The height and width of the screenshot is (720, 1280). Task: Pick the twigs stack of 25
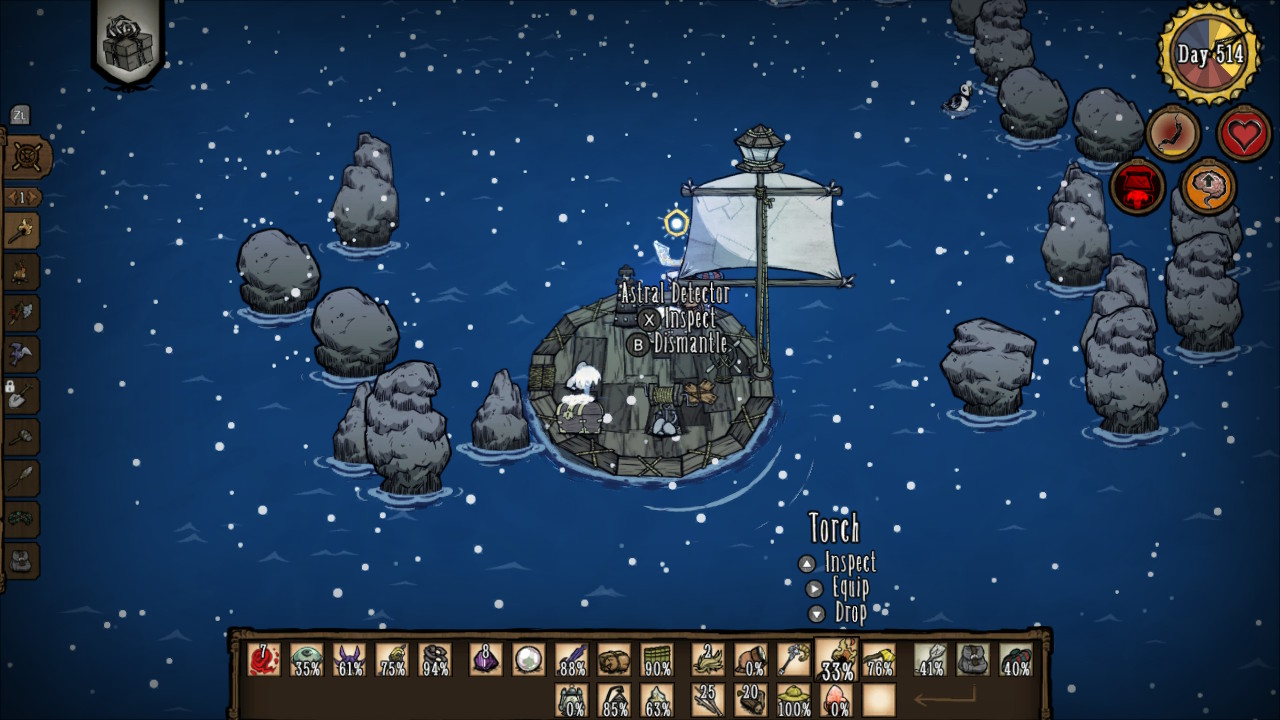pos(709,700)
